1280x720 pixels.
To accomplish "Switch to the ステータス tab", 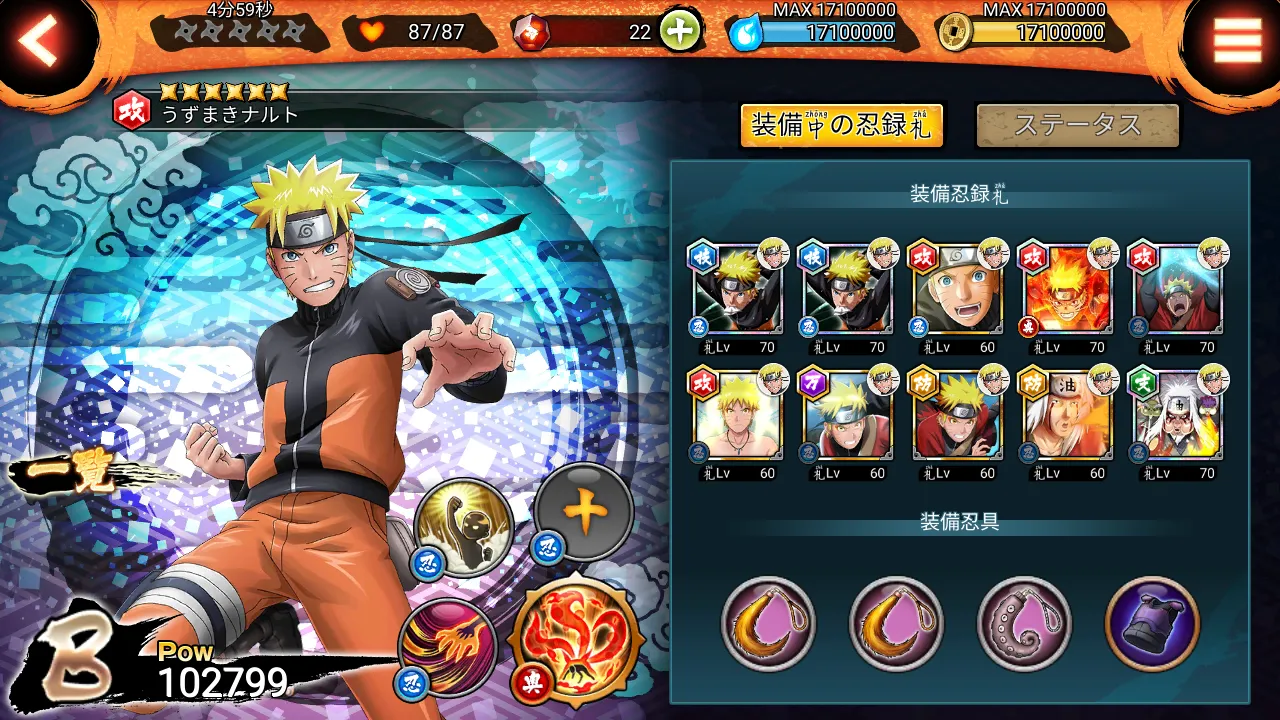I will (1077, 126).
